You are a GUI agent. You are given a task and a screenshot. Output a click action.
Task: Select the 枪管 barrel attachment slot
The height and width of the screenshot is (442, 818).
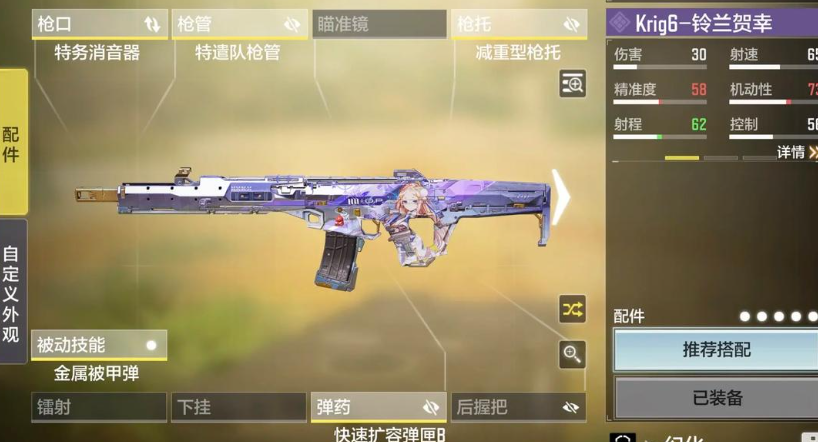tap(238, 24)
